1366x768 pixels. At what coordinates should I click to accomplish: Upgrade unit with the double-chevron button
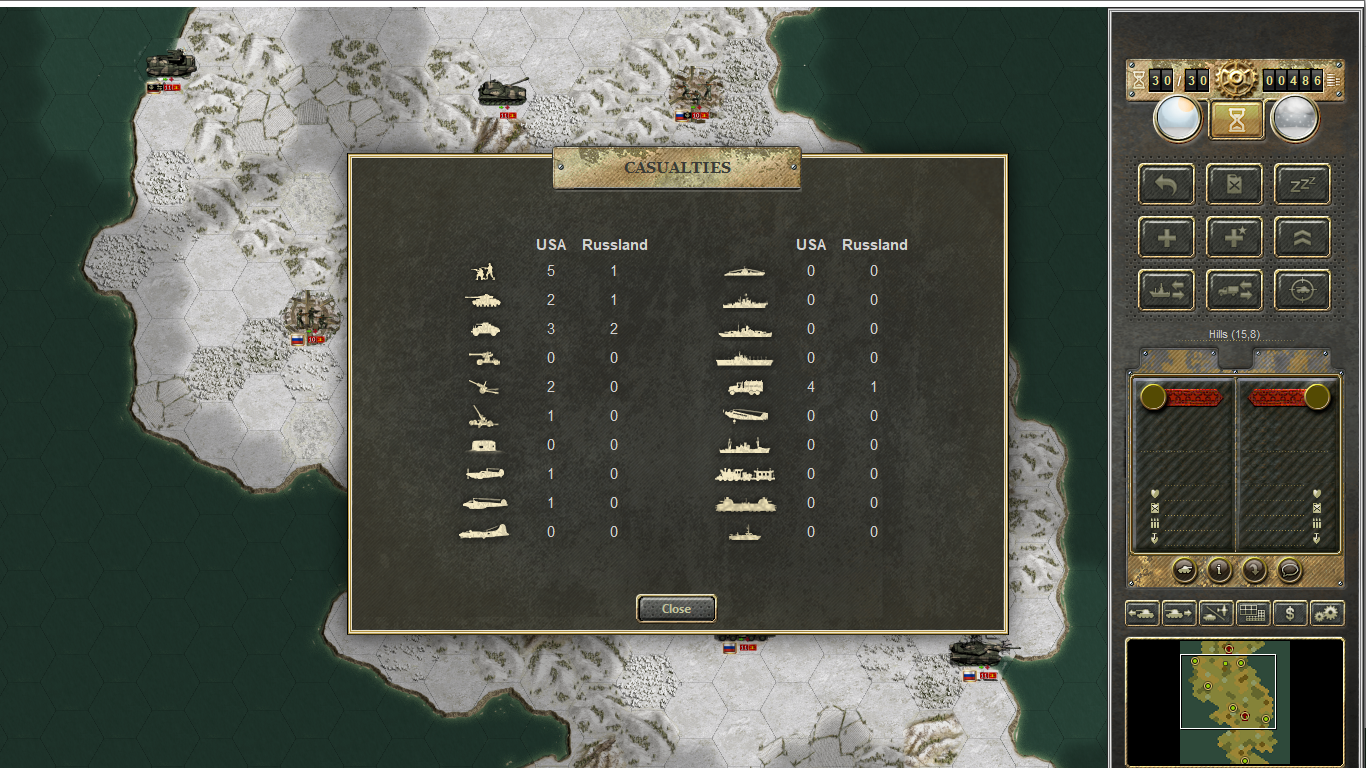tap(1302, 237)
